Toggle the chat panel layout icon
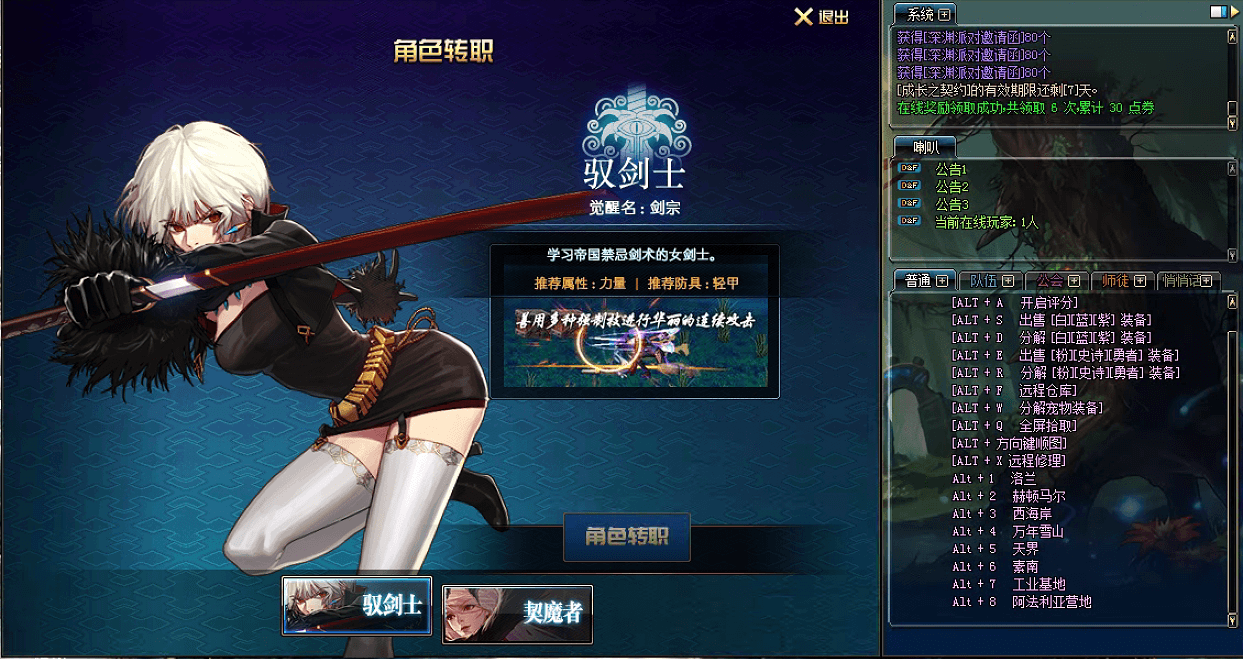Viewport: 1243px width, 659px height. click(1217, 12)
